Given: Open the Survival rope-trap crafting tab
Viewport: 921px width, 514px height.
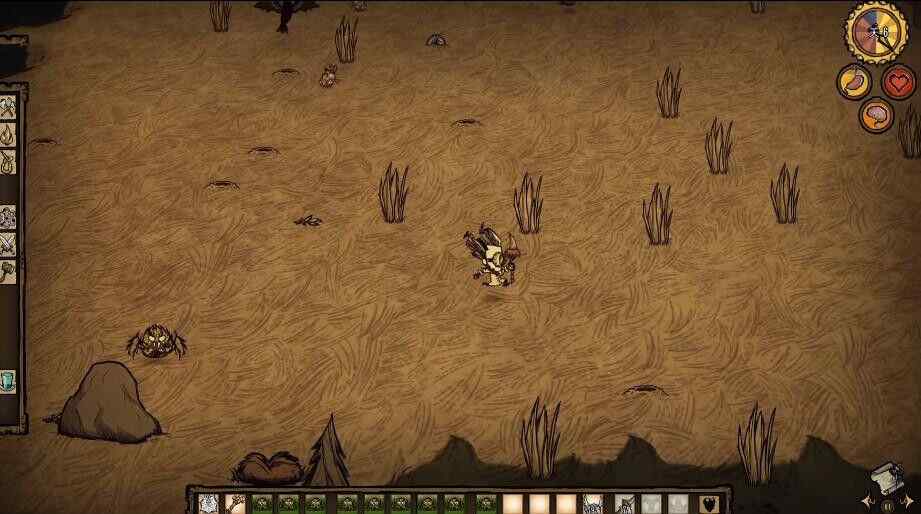Looking at the screenshot, I should click(8, 161).
